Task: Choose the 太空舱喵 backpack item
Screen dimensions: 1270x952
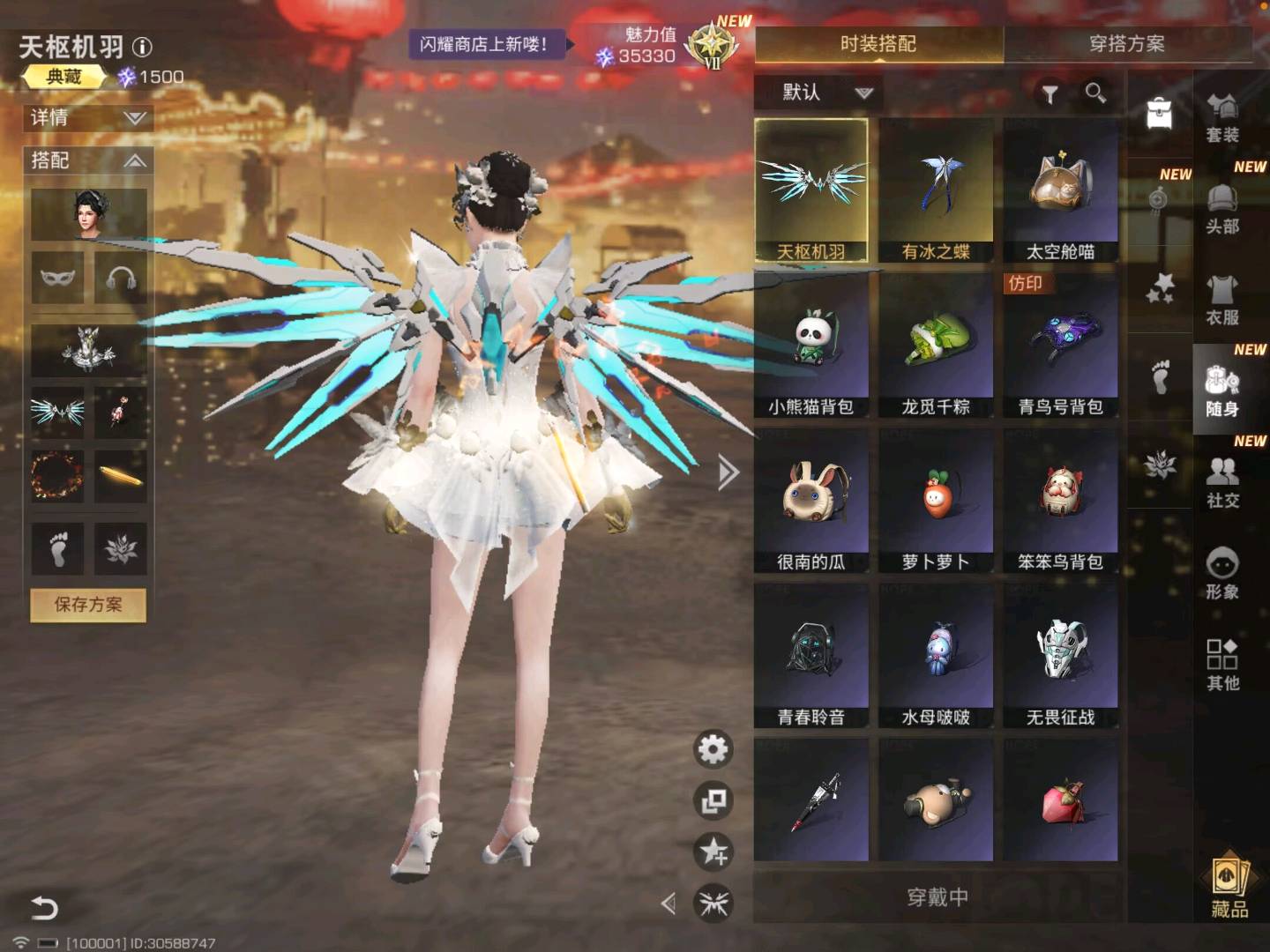Action: coord(1060,191)
